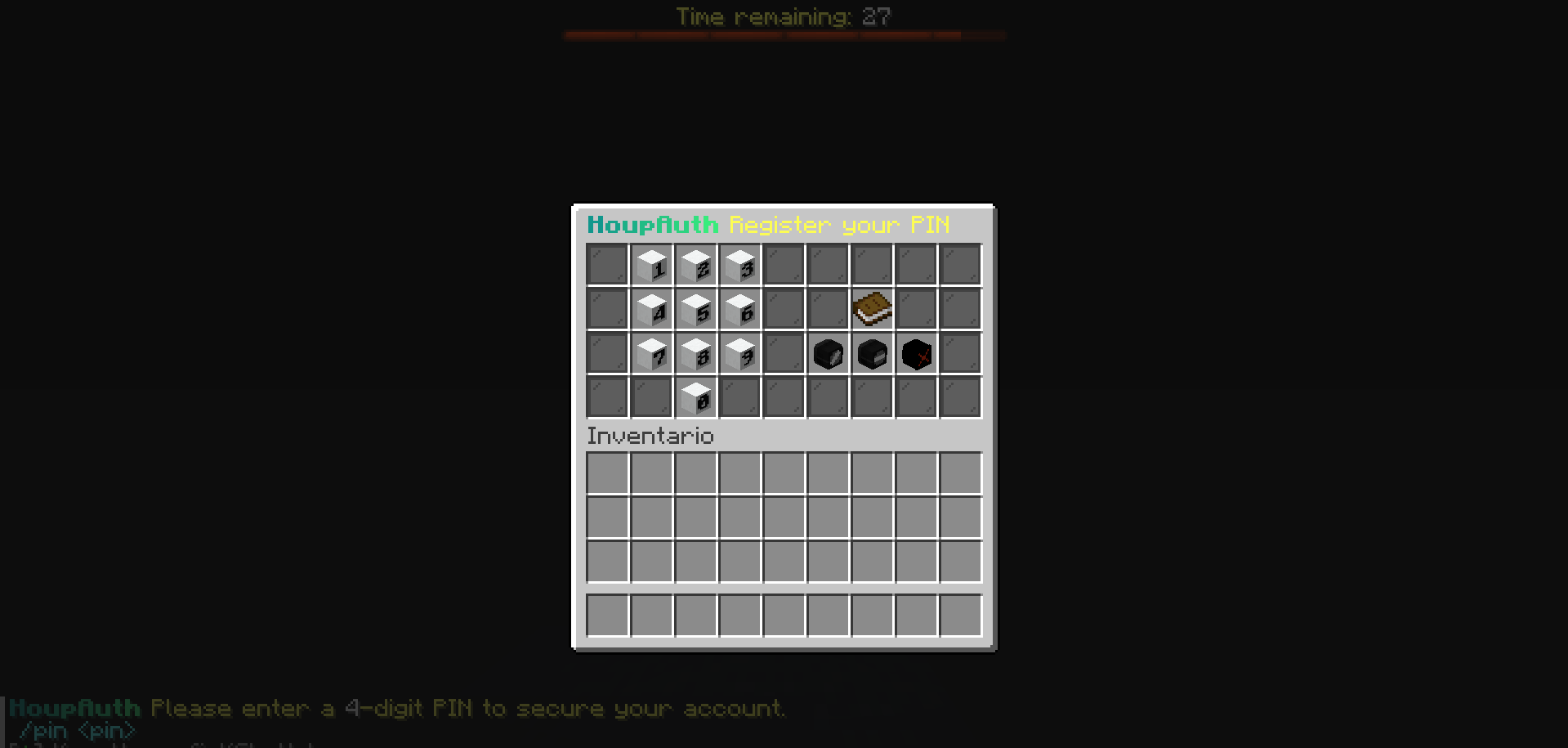
Task: Select the second black delete block
Action: coord(872,352)
